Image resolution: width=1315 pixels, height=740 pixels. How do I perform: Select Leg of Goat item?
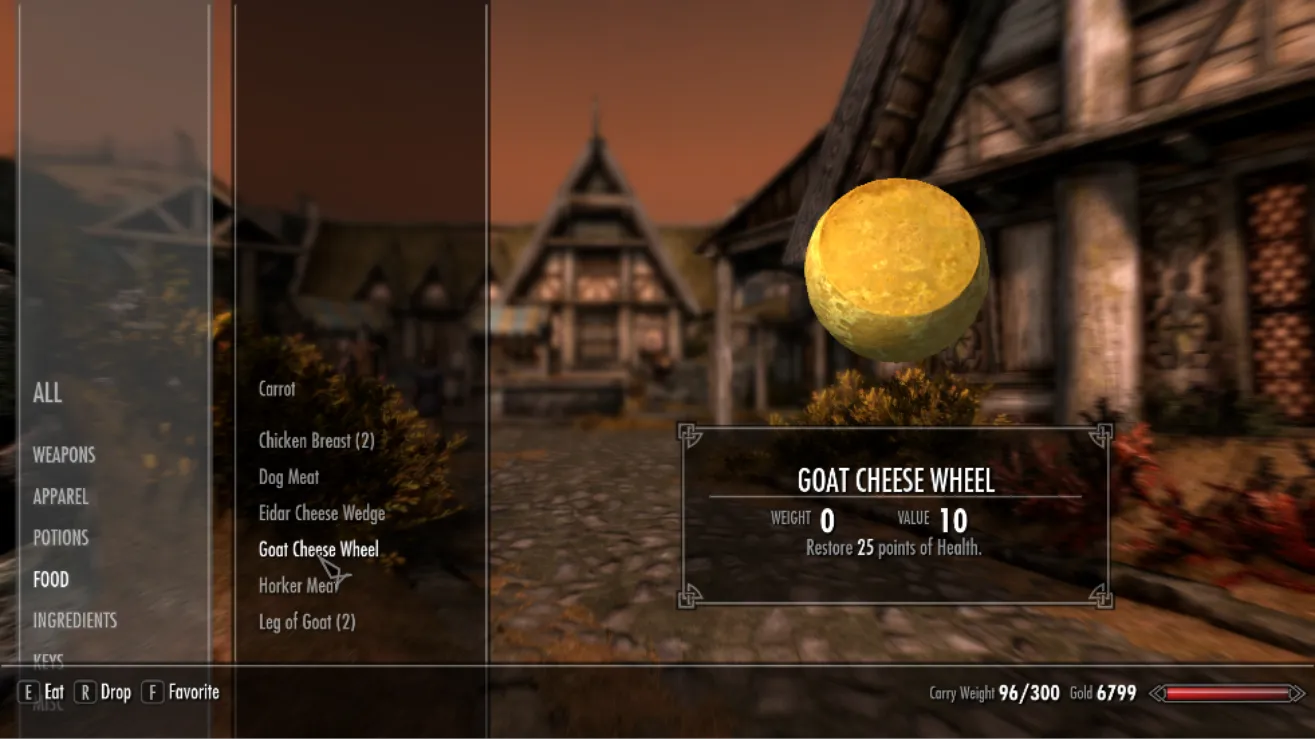tap(307, 622)
